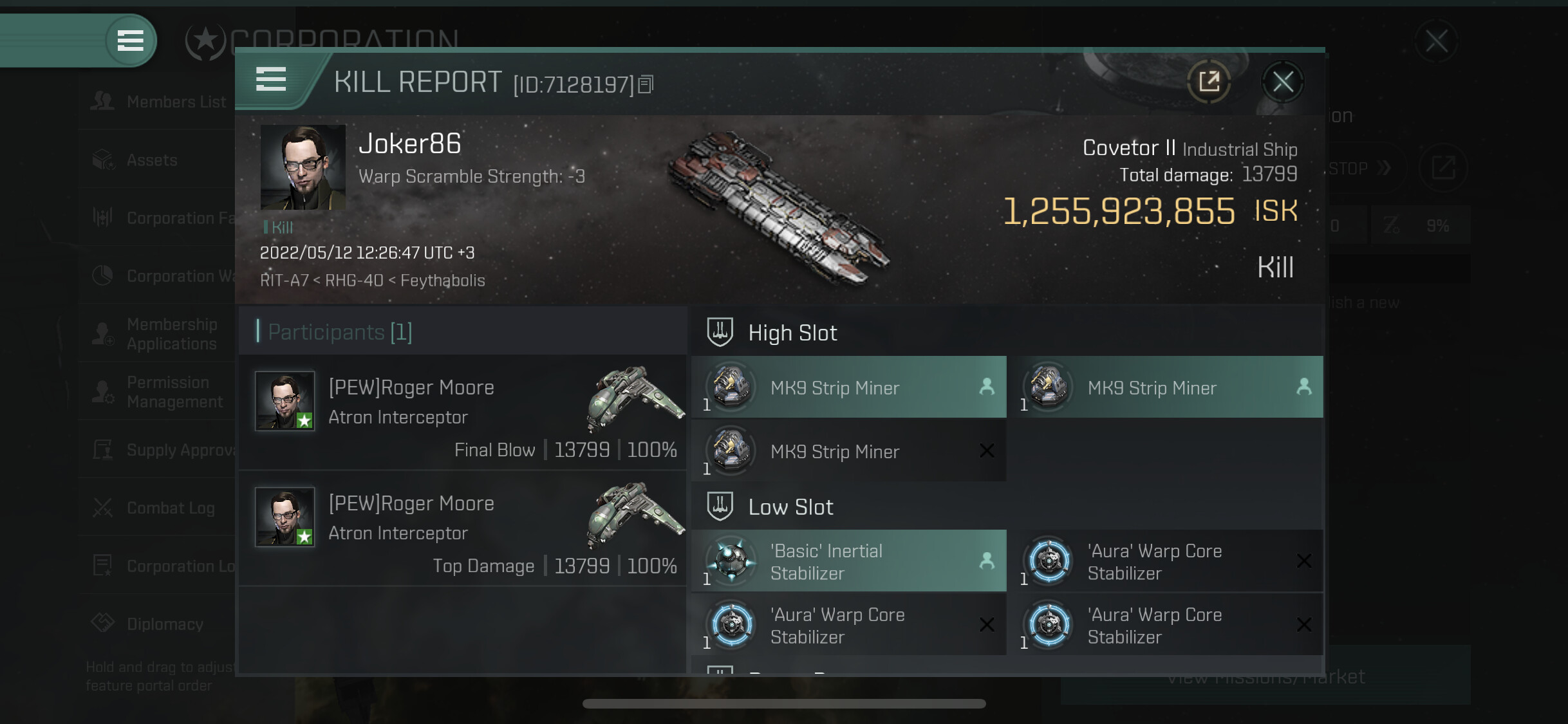
Task: Close the Kill Report window
Action: 1282,82
